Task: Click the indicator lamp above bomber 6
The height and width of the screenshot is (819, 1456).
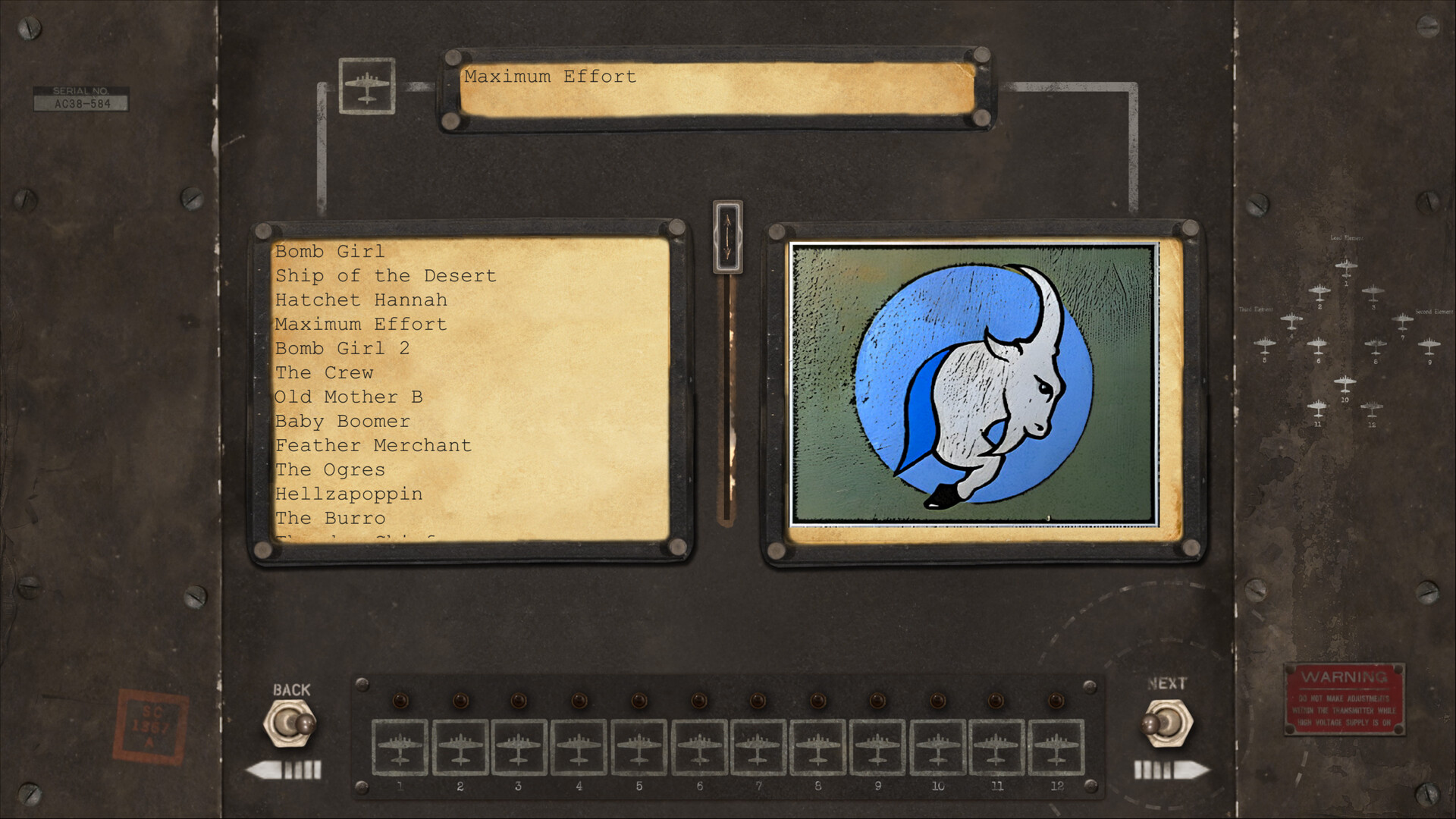Action: (x=698, y=701)
